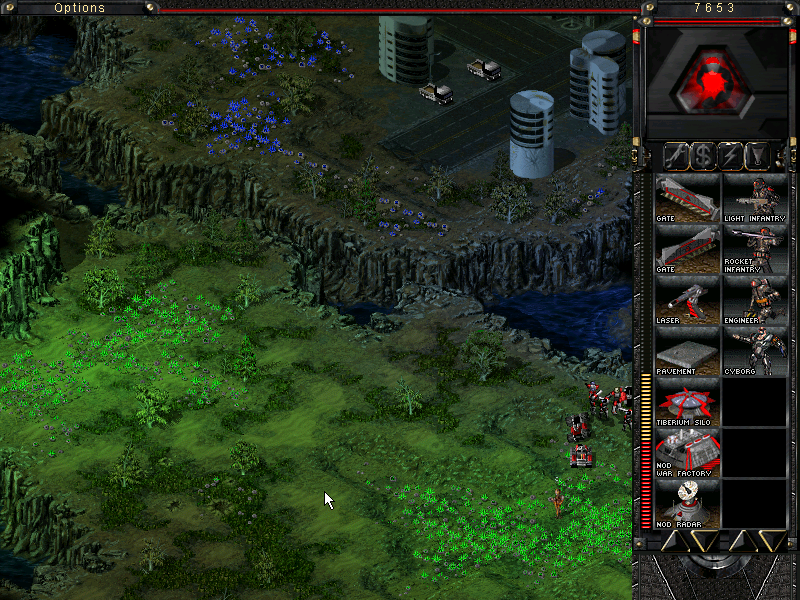Choose the Nod Radar structure
Screen dimensions: 800x600
687,505
